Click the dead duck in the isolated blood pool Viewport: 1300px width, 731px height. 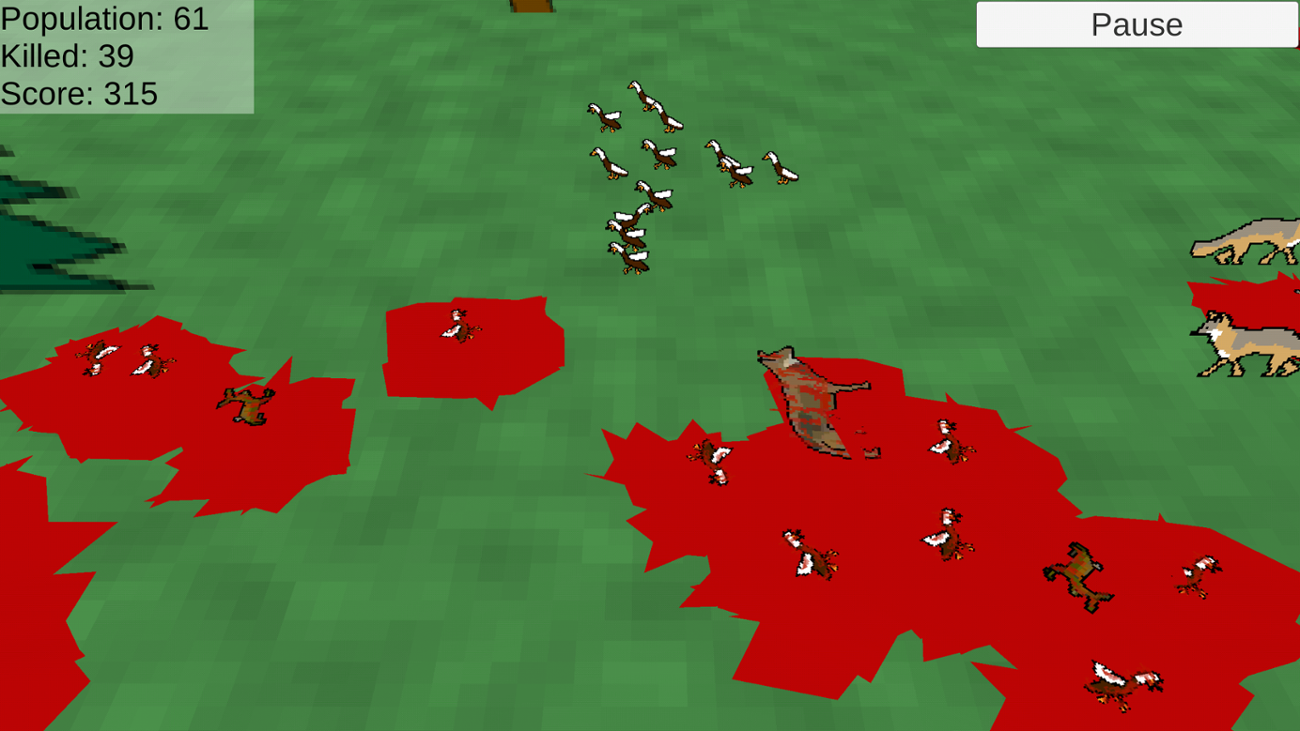coord(460,330)
